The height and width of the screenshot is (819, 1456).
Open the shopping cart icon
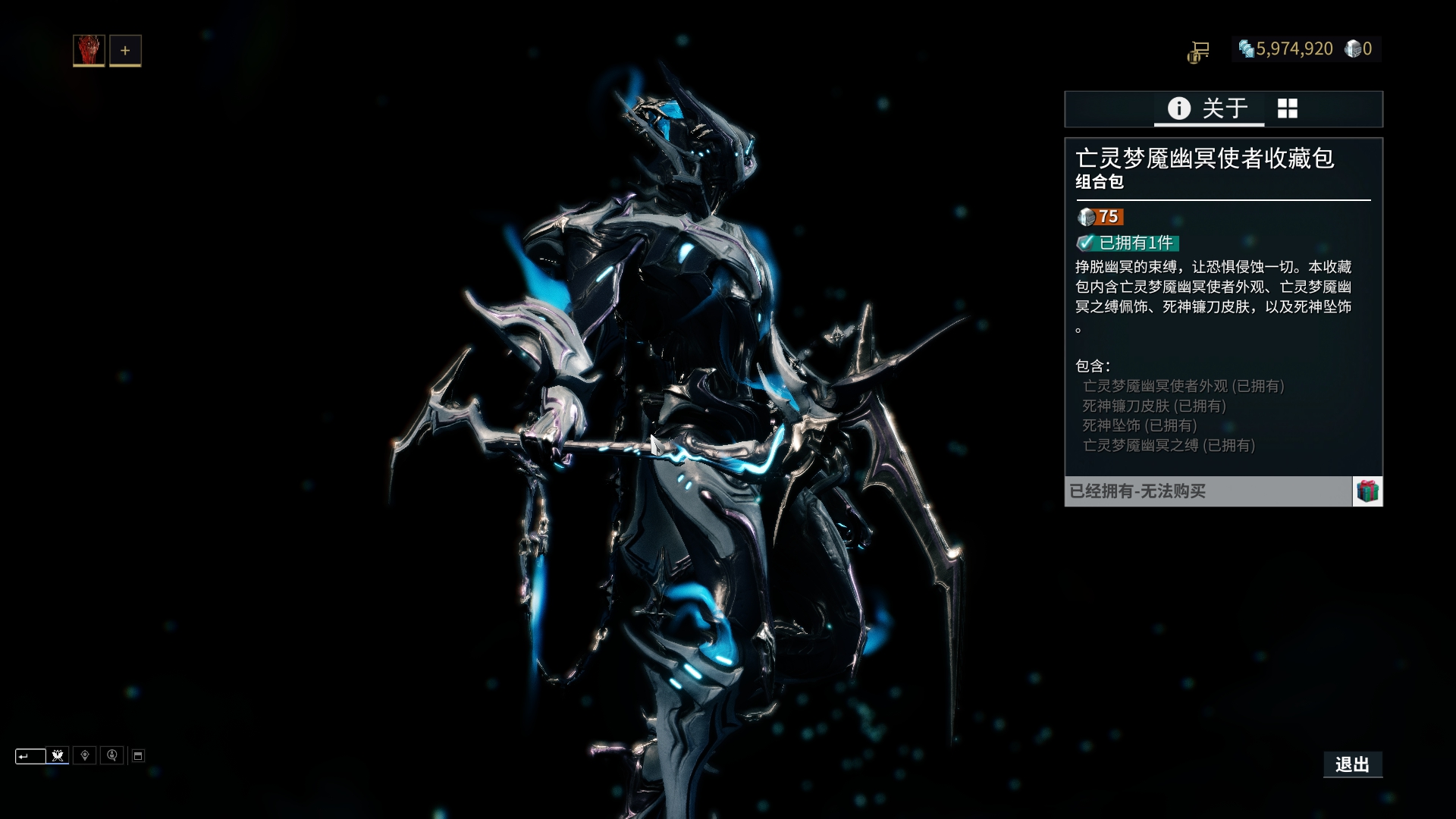[x=1199, y=51]
